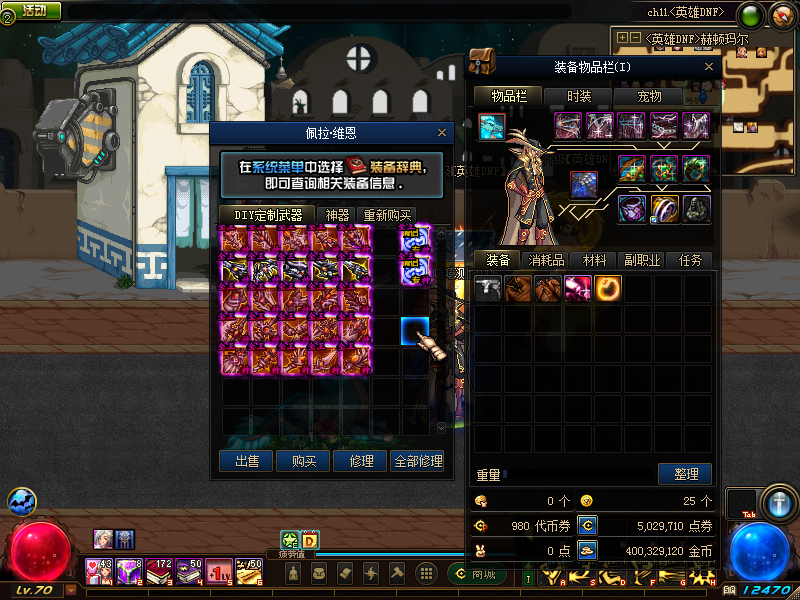
Task: Open the 活动 events button
Action: pyautogui.click(x=33, y=10)
